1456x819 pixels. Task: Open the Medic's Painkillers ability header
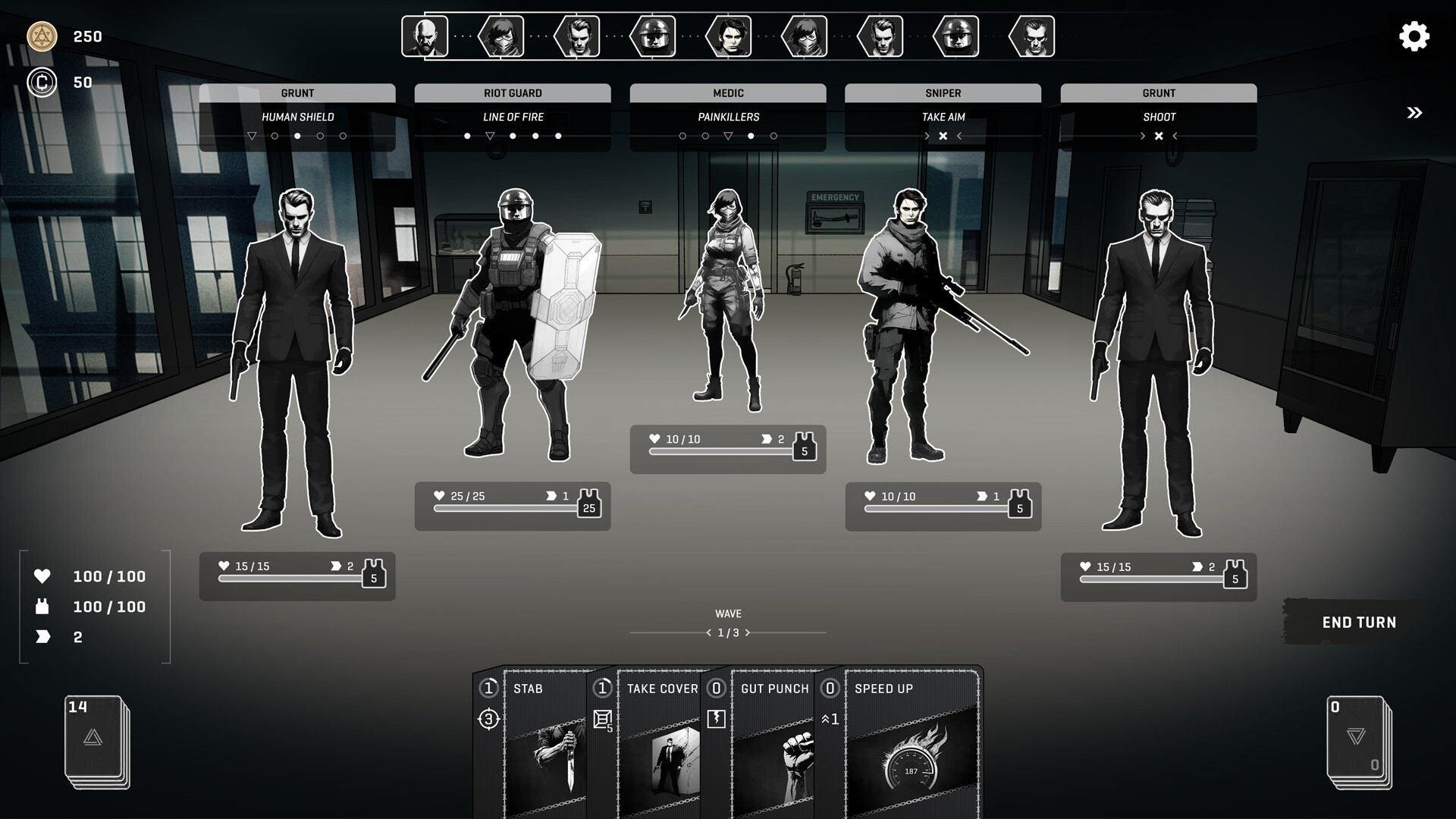point(727,117)
